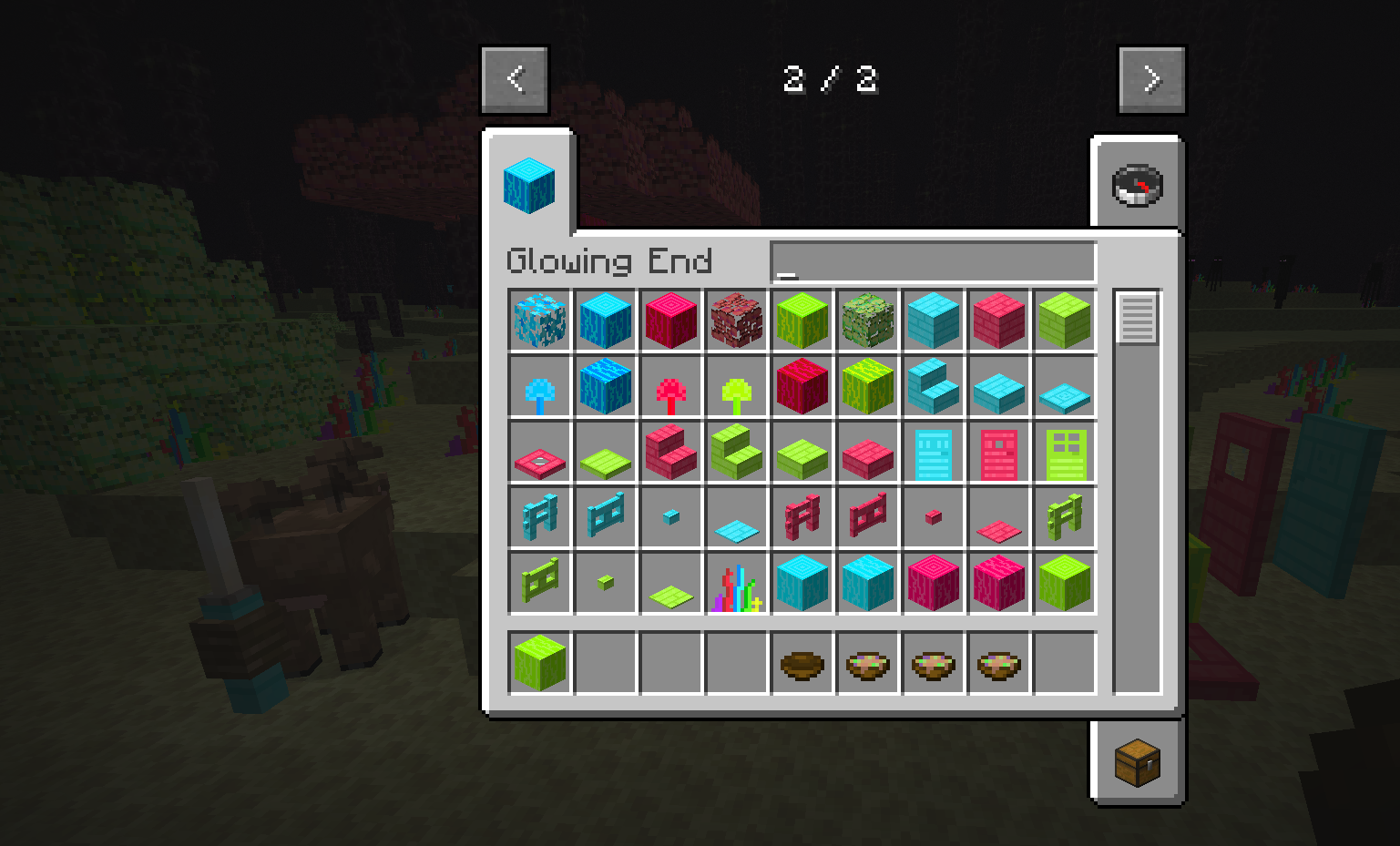Viewport: 1400px width, 846px height.
Task: Select the cyan stairs block
Action: [934, 386]
